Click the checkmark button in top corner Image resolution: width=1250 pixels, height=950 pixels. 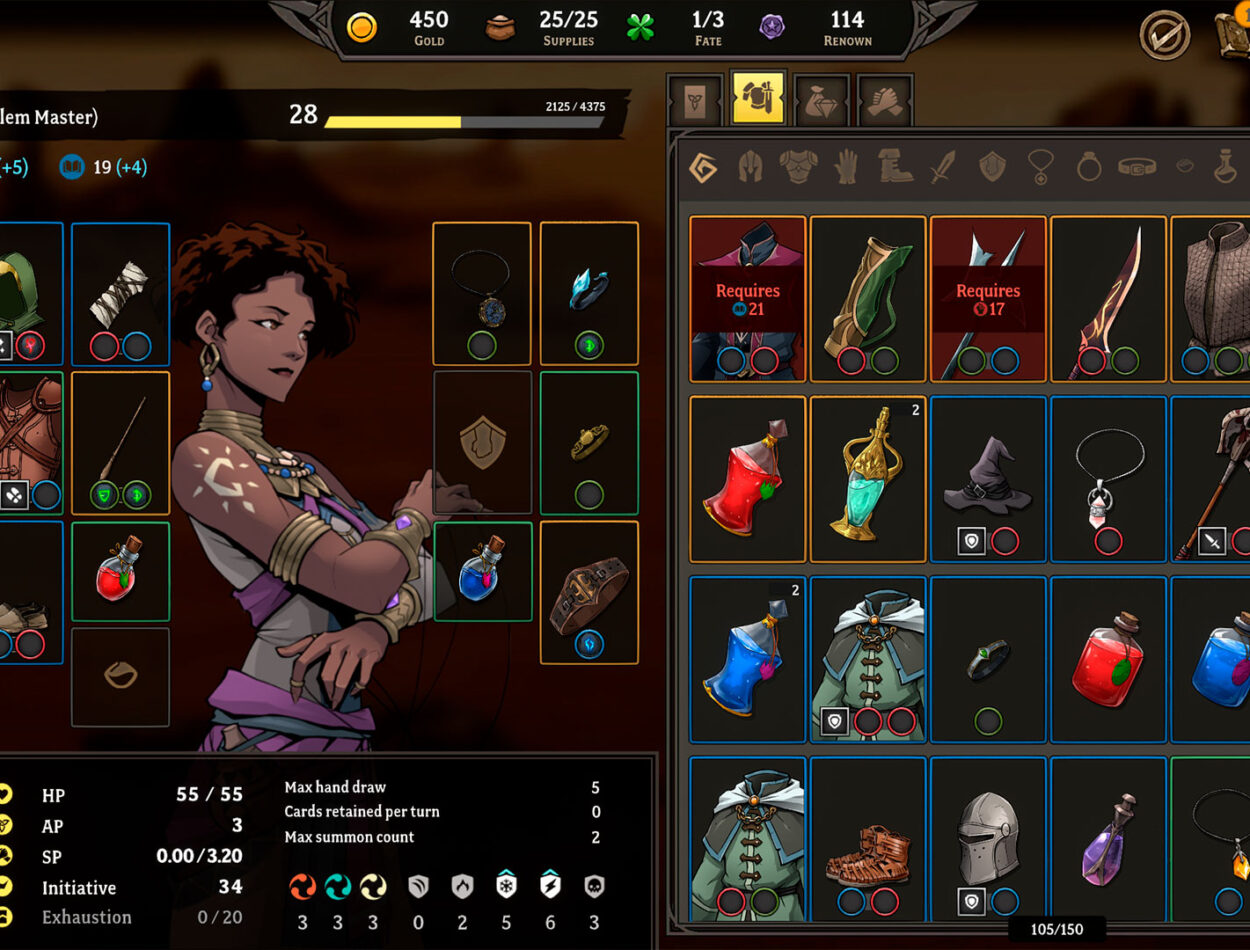(1165, 35)
